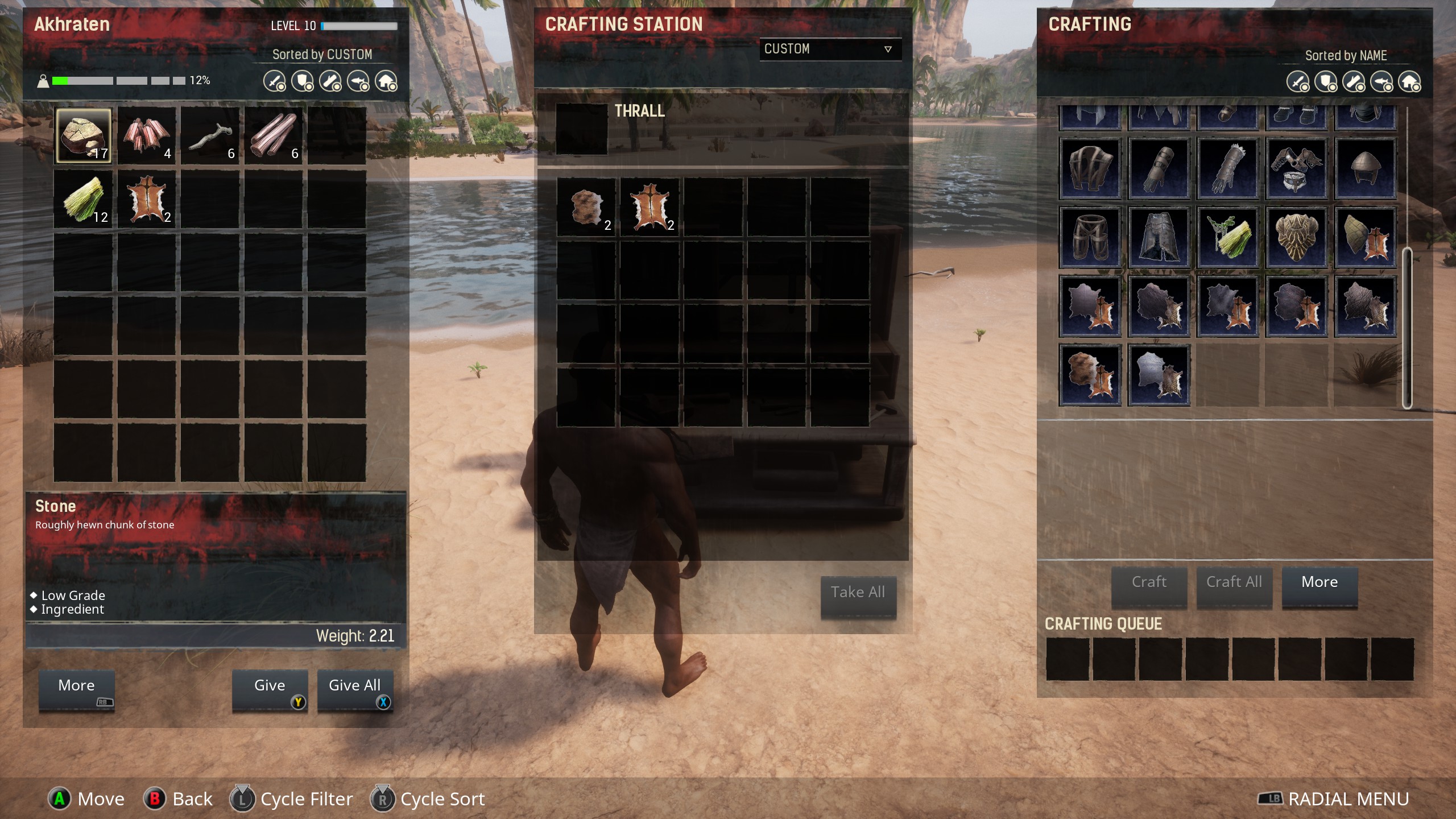
Task: Open the More options under inventory
Action: [76, 688]
